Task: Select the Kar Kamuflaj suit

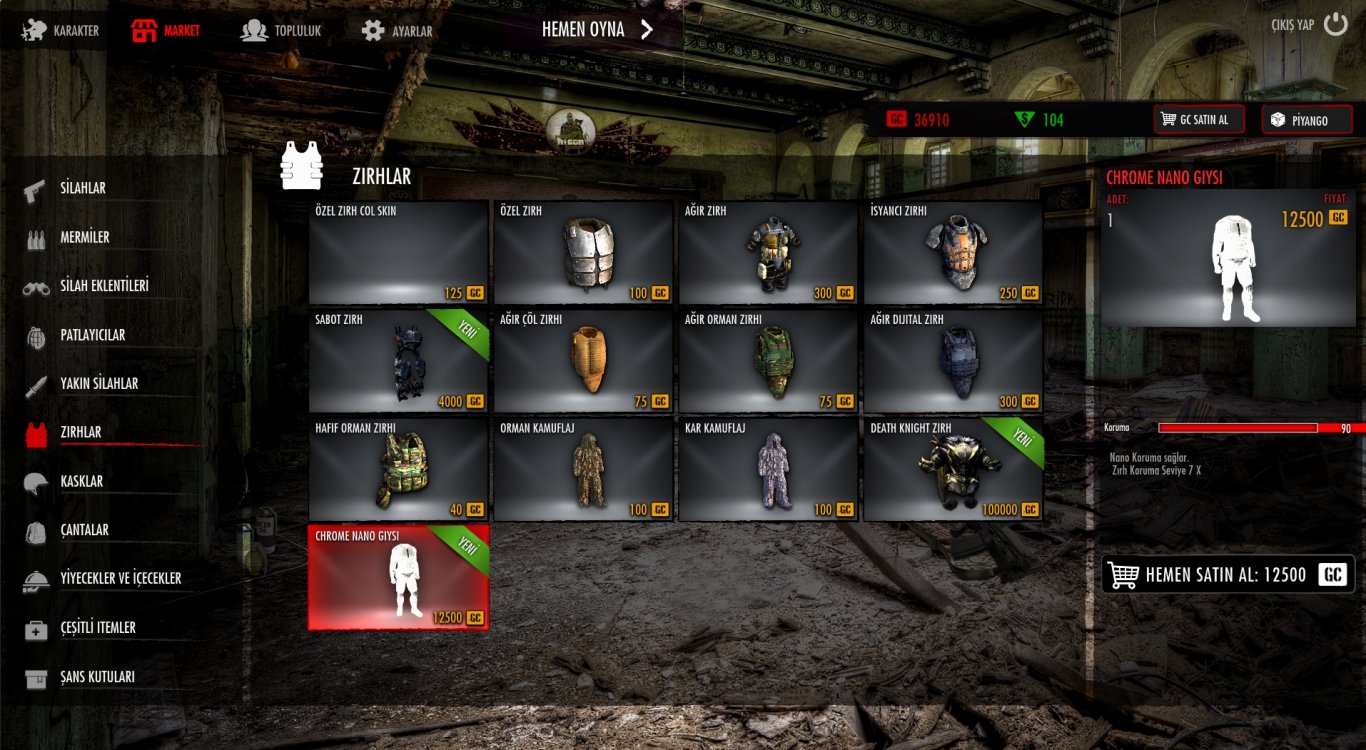Action: 768,470
